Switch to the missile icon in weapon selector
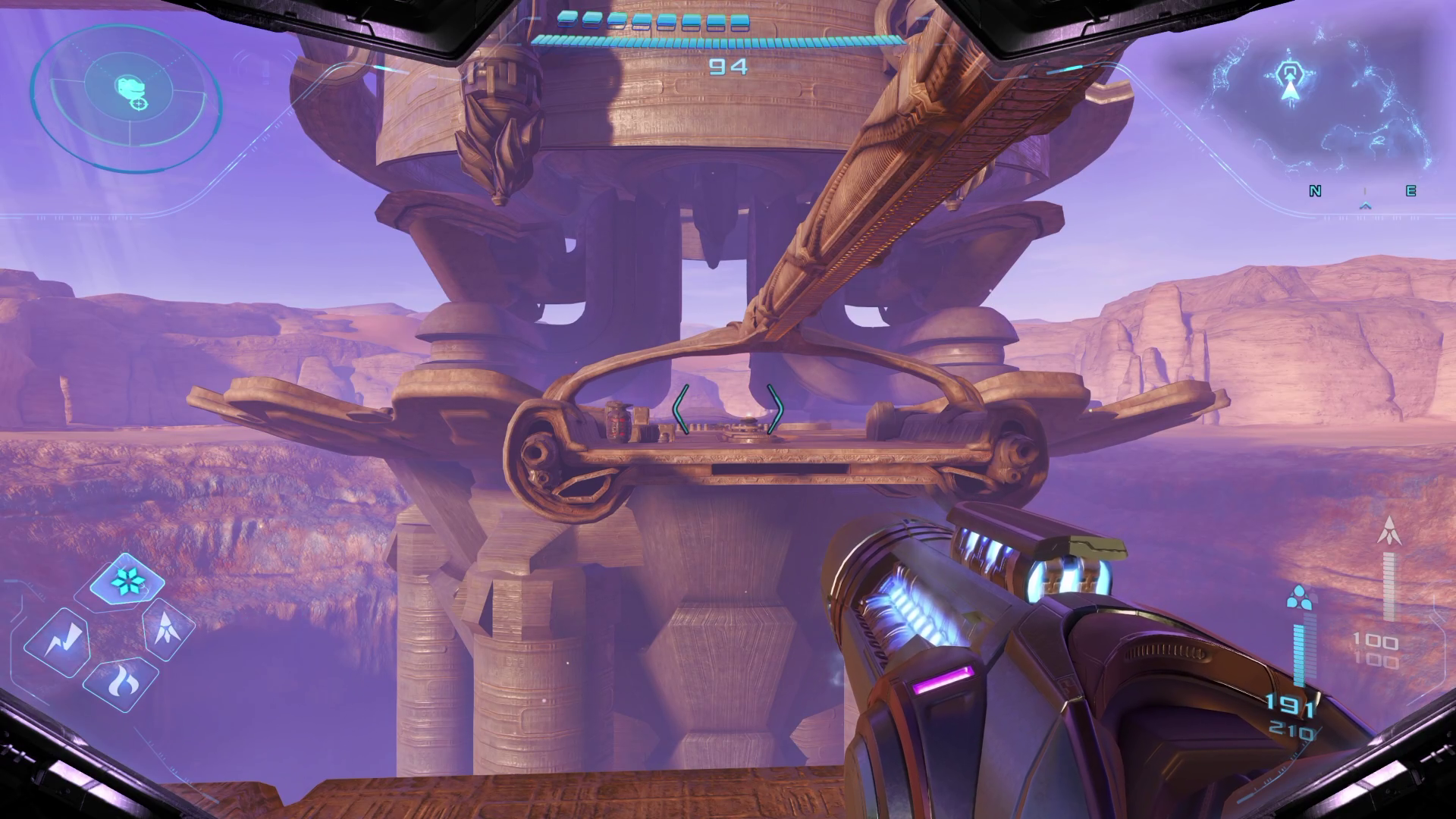 [167, 629]
